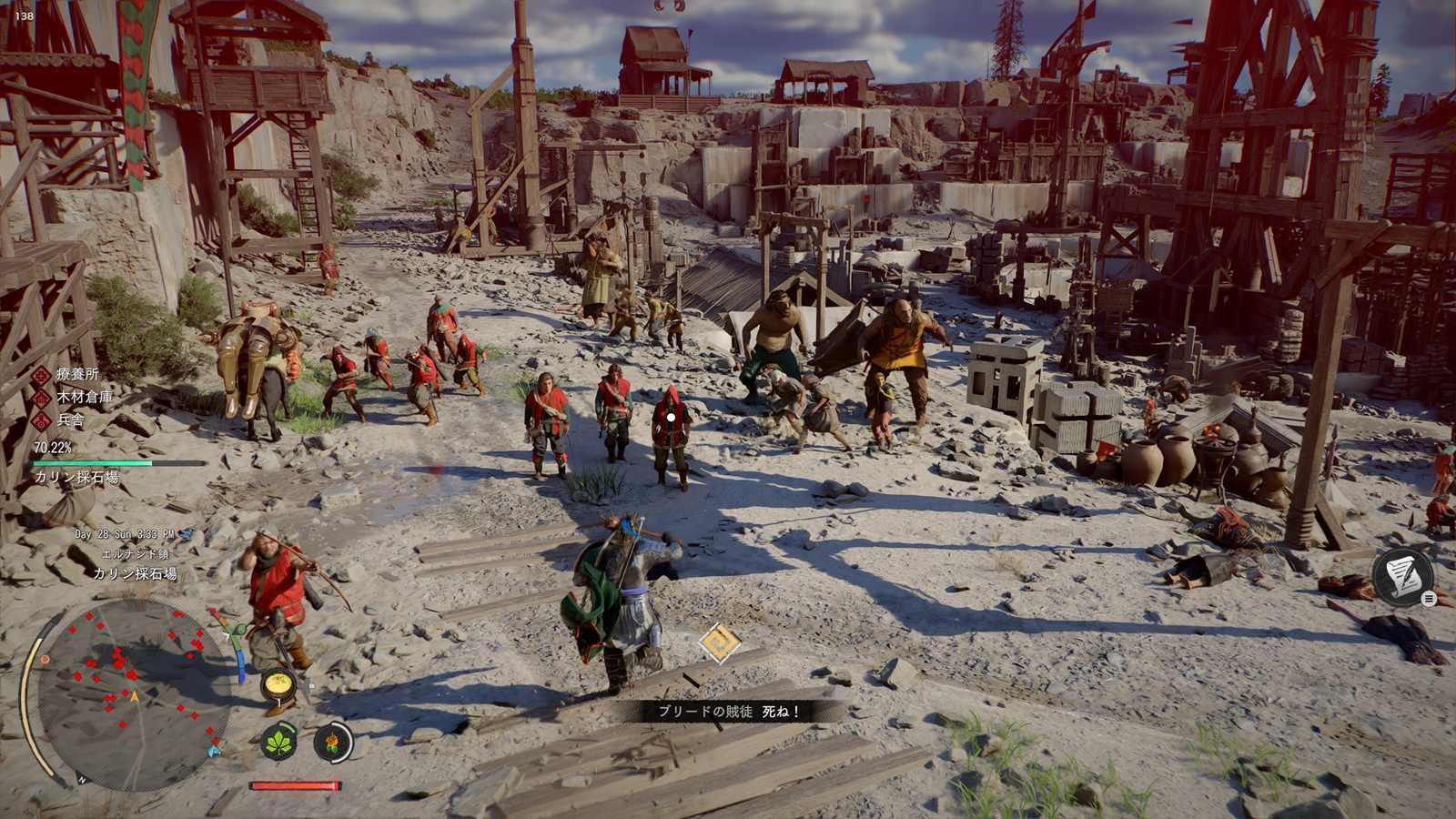Viewport: 1456px width, 819px height.
Task: Select the 療養所 objective entry
Action: (x=77, y=374)
